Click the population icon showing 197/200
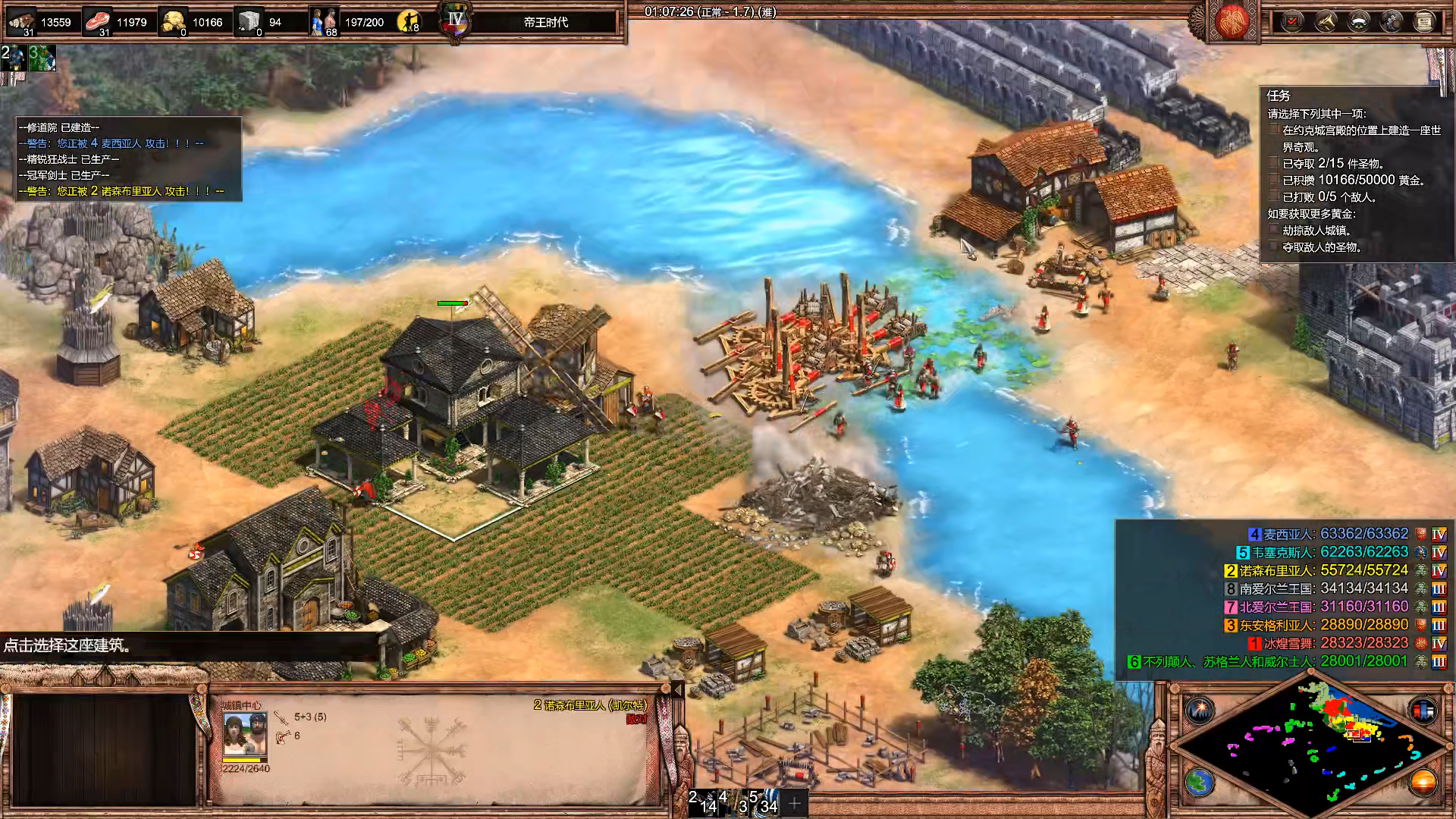 tap(324, 21)
